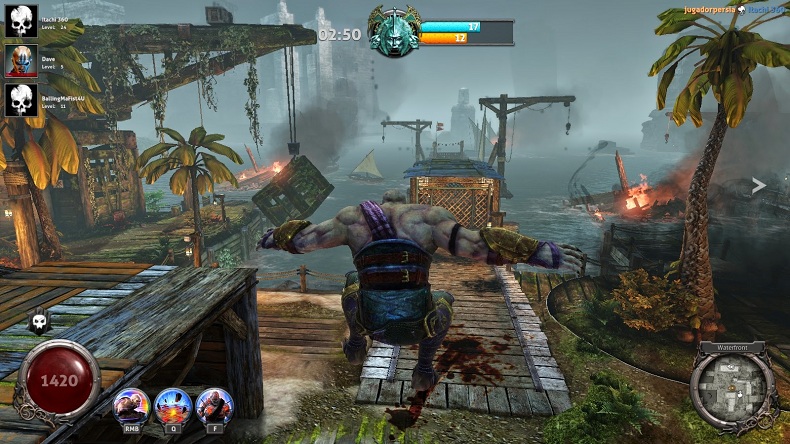Select Itachi 360's skull portrait

coord(21,21)
